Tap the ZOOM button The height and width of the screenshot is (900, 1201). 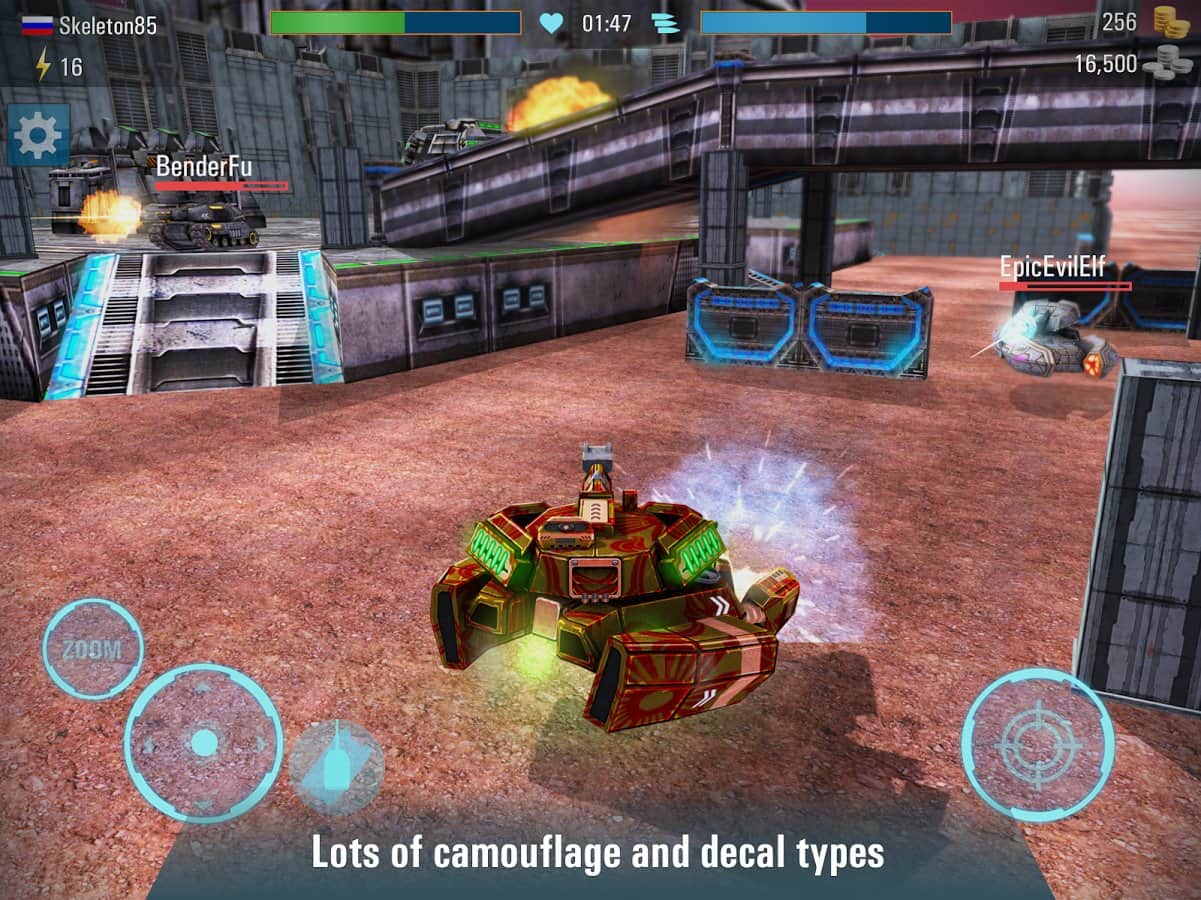(x=92, y=649)
